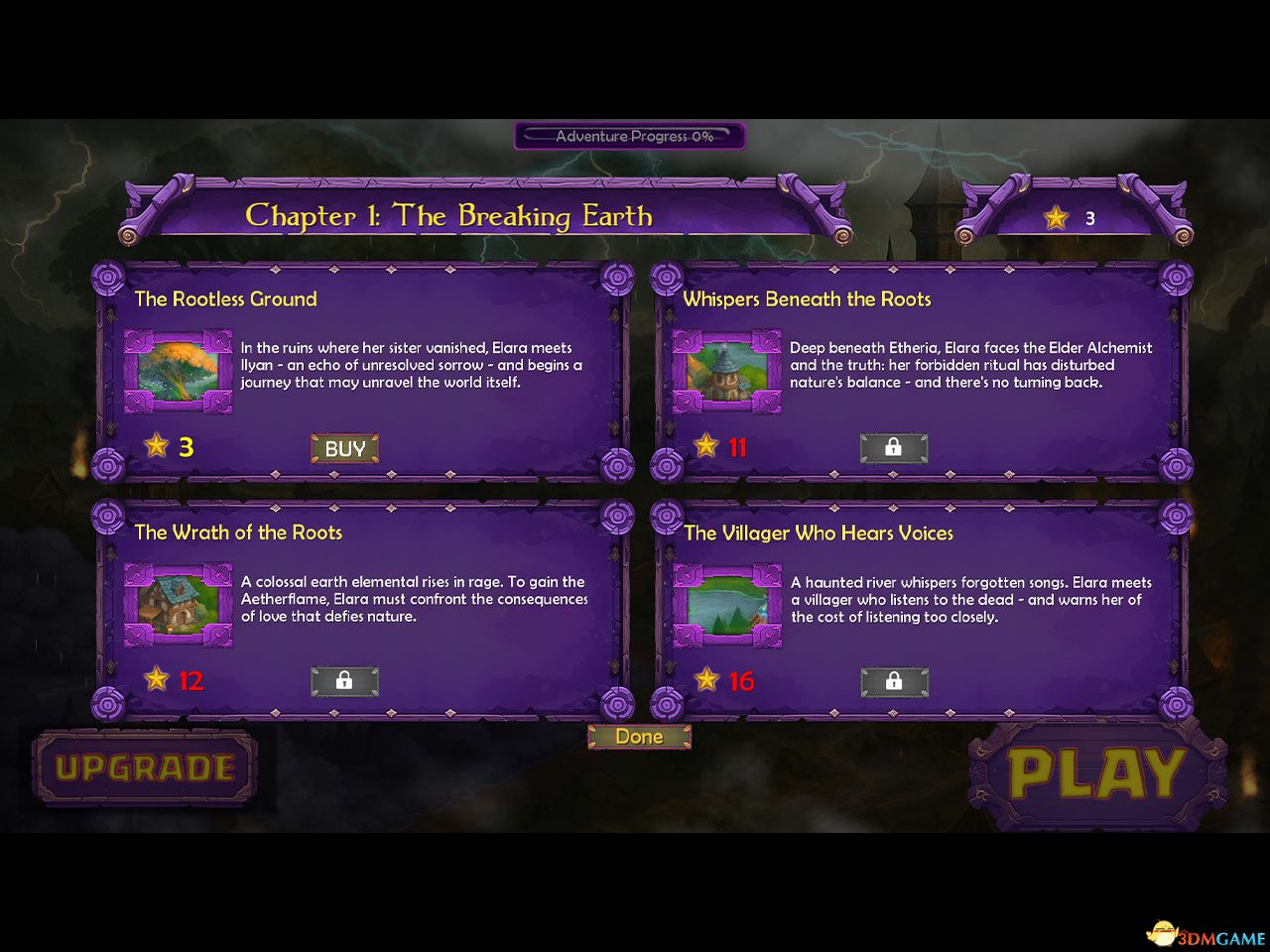Click the lock on The Villager Who Hears Voices
The width and height of the screenshot is (1270, 952).
pos(893,682)
